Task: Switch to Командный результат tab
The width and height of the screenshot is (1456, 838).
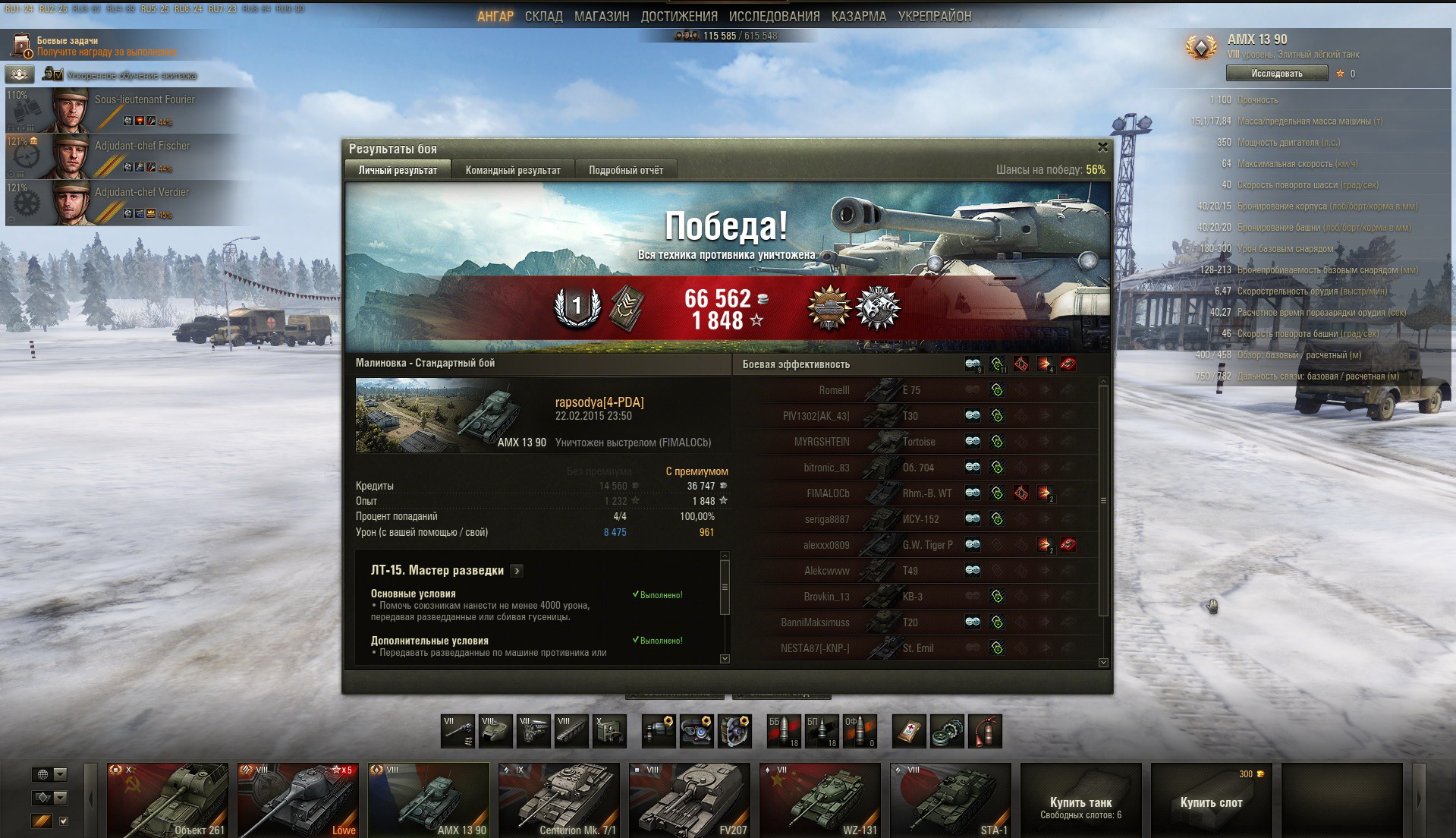Action: [513, 170]
